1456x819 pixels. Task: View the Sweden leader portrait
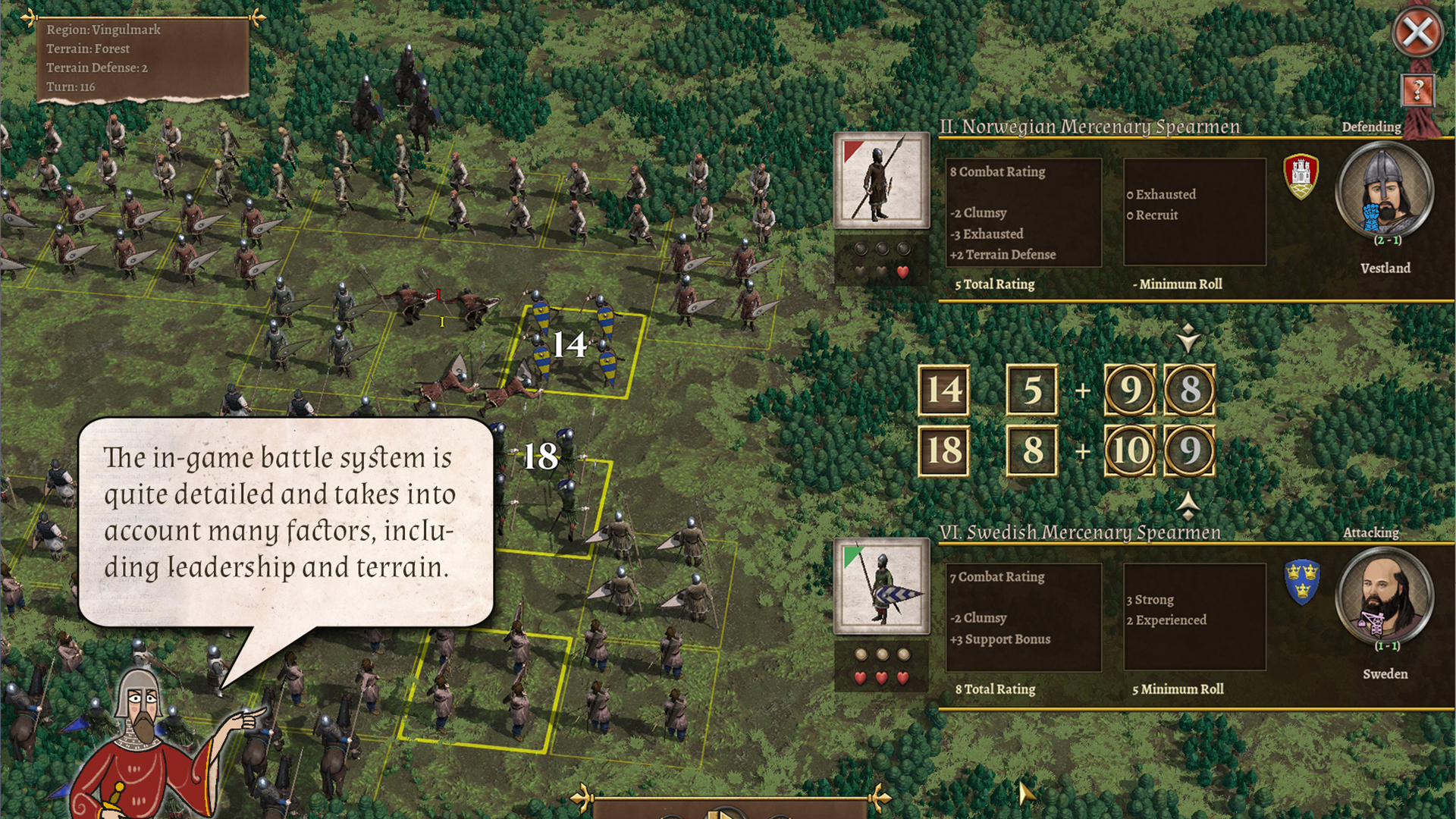[1384, 595]
